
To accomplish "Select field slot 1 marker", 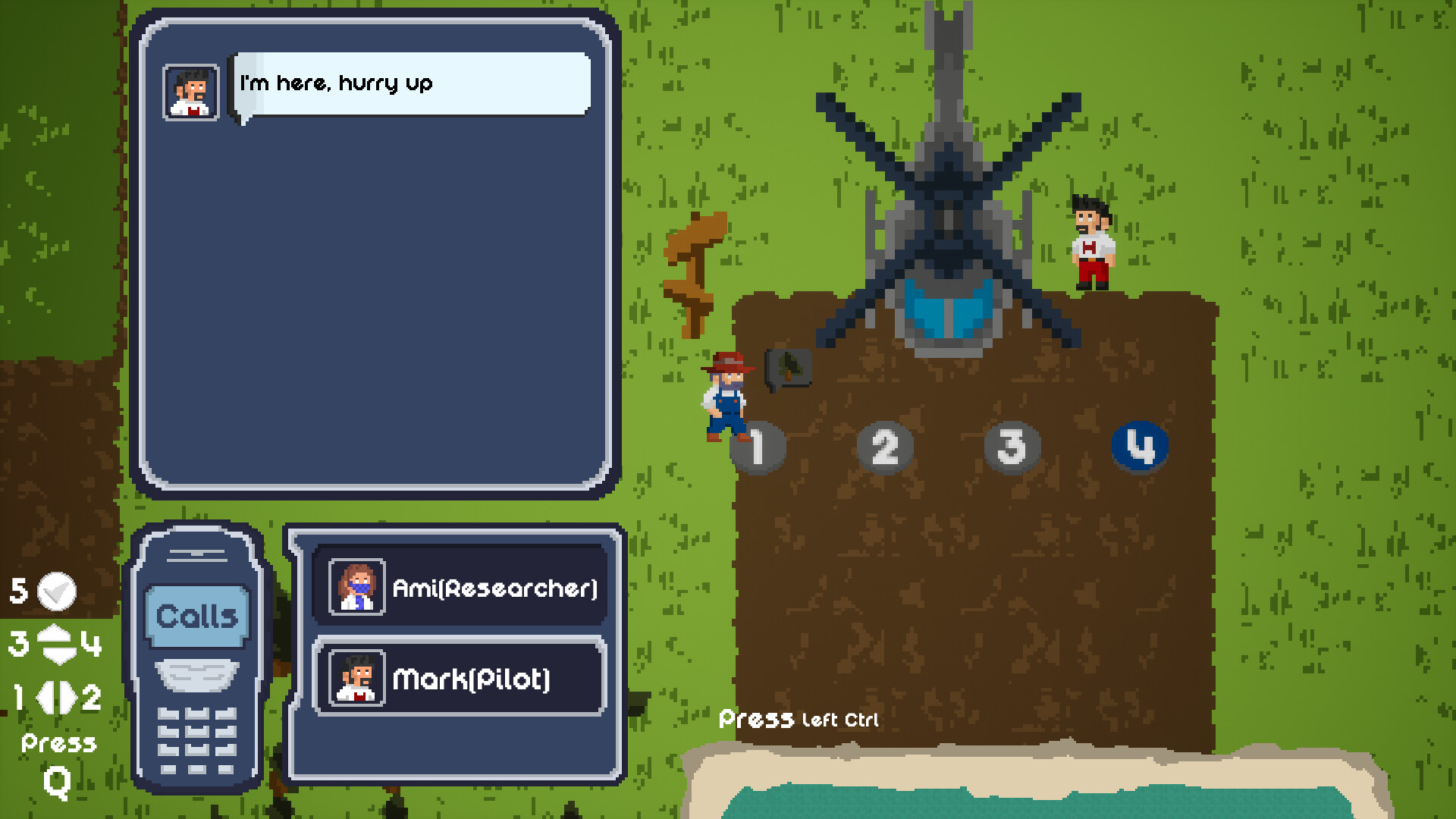I will pyautogui.click(x=761, y=447).
